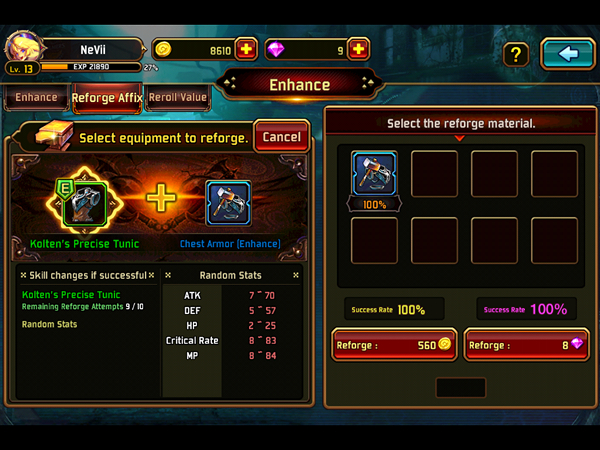Open the question mark help button
This screenshot has width=600, height=450.
click(x=515, y=54)
